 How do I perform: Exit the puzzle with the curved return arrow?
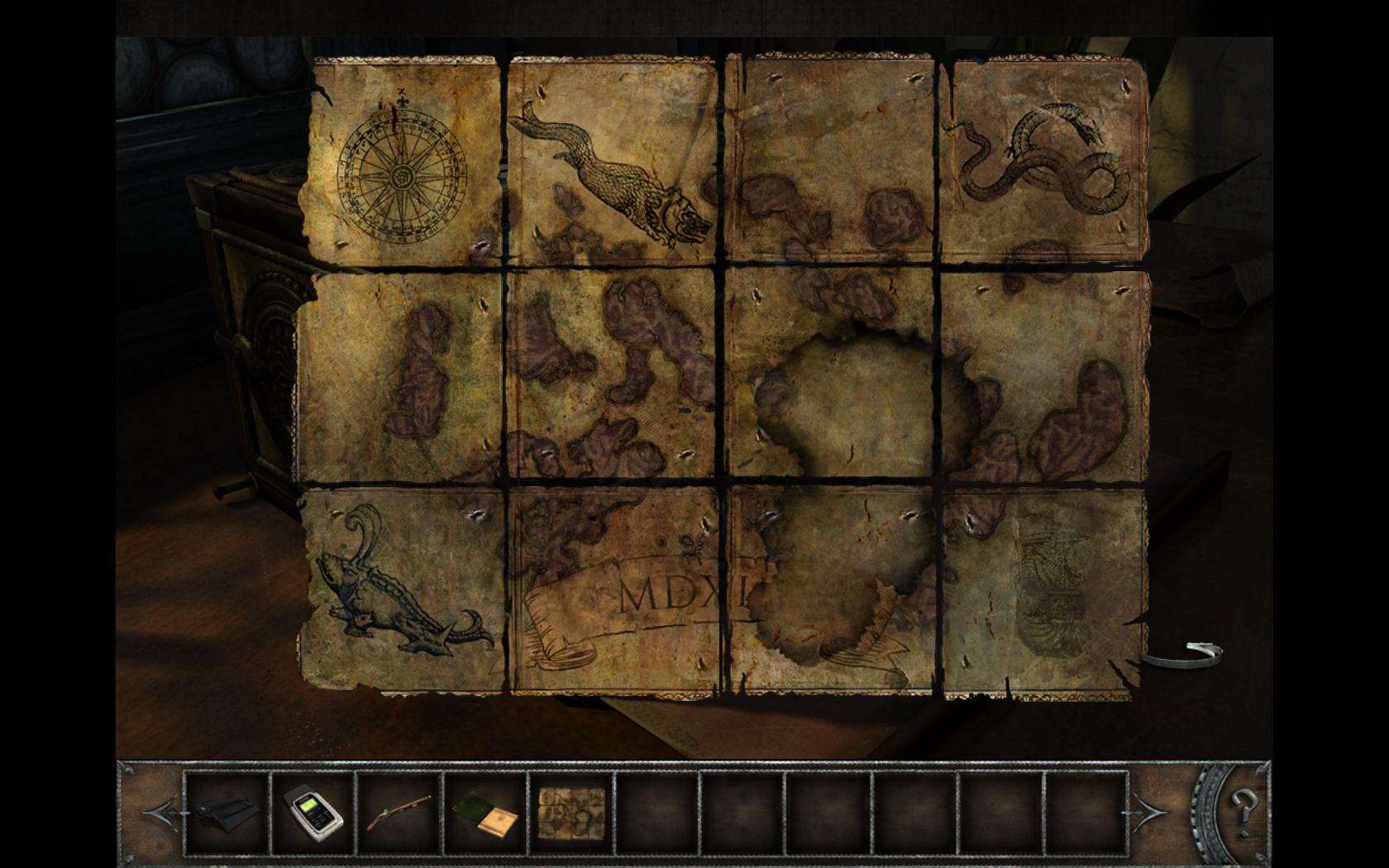pyautogui.click(x=1184, y=654)
